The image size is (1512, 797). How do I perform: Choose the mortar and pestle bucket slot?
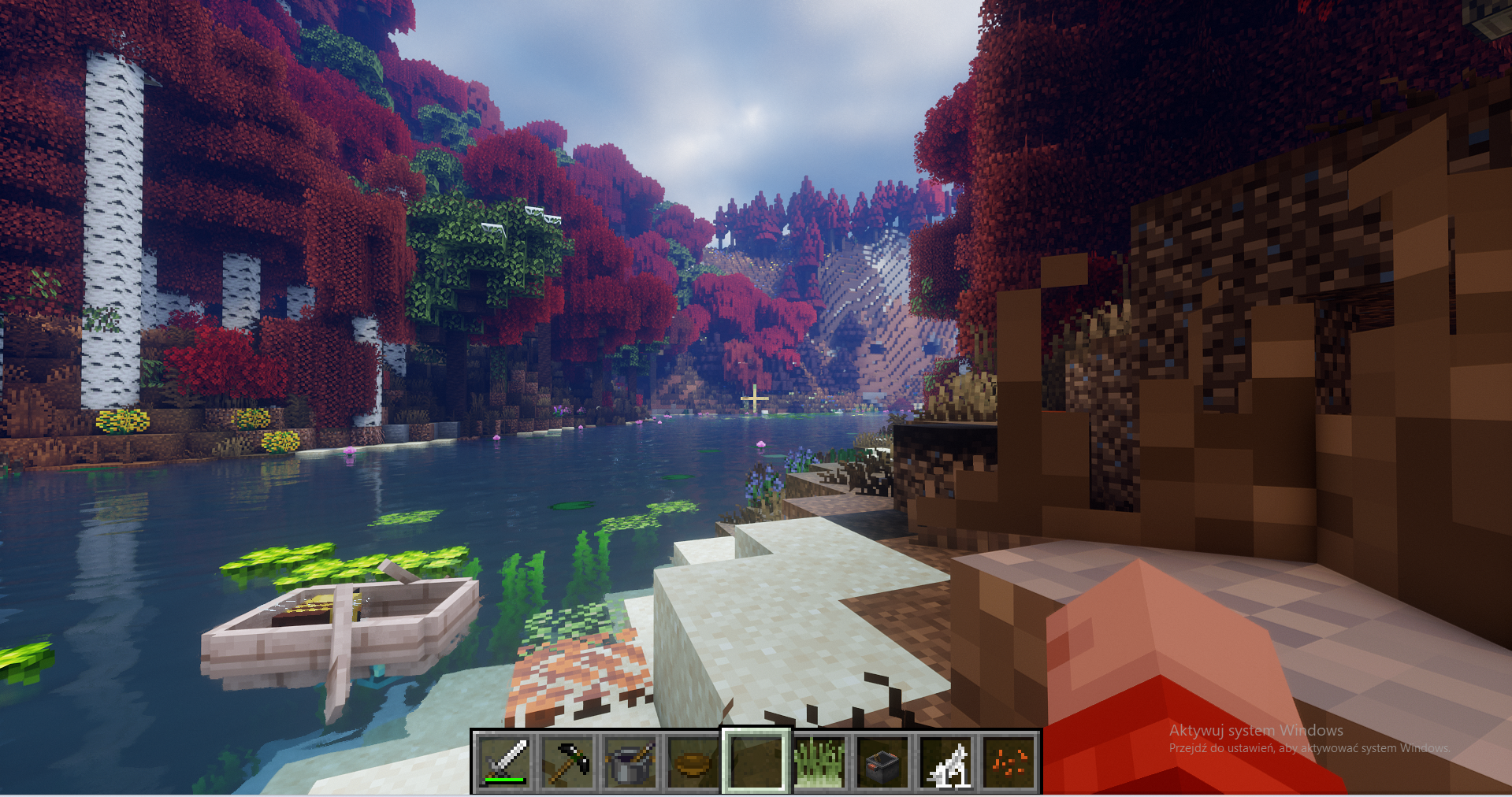click(x=630, y=762)
